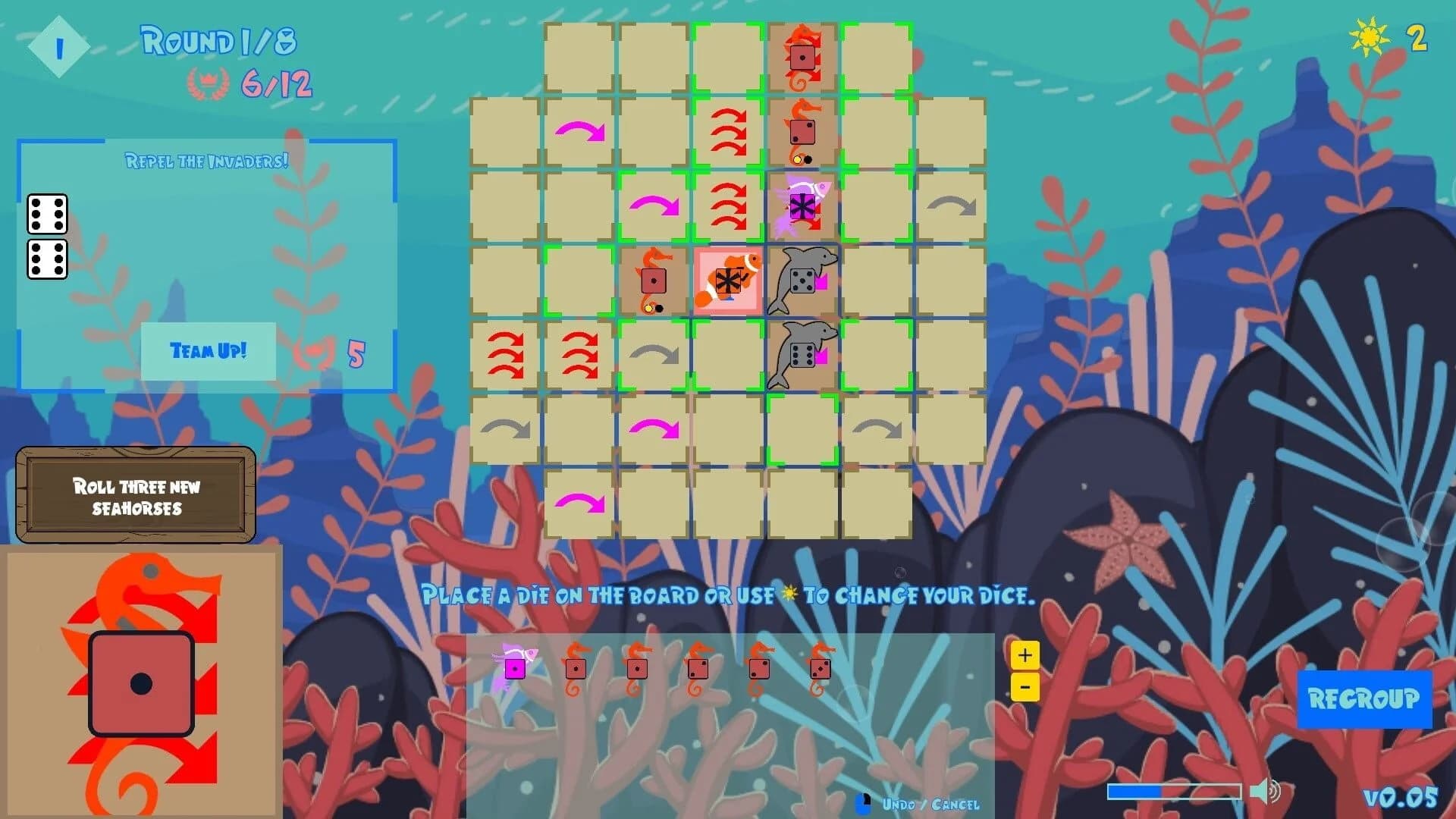Click the yellow plus button

pyautogui.click(x=1025, y=653)
